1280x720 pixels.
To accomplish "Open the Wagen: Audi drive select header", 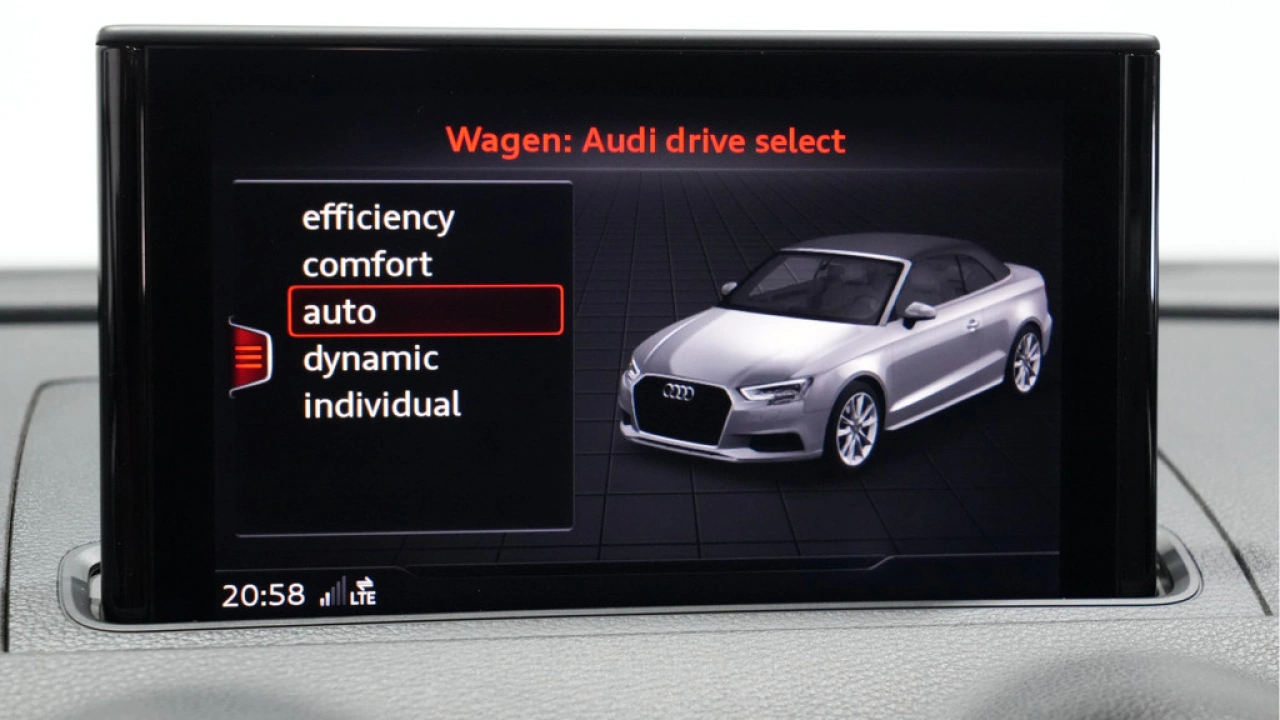I will pos(648,140).
